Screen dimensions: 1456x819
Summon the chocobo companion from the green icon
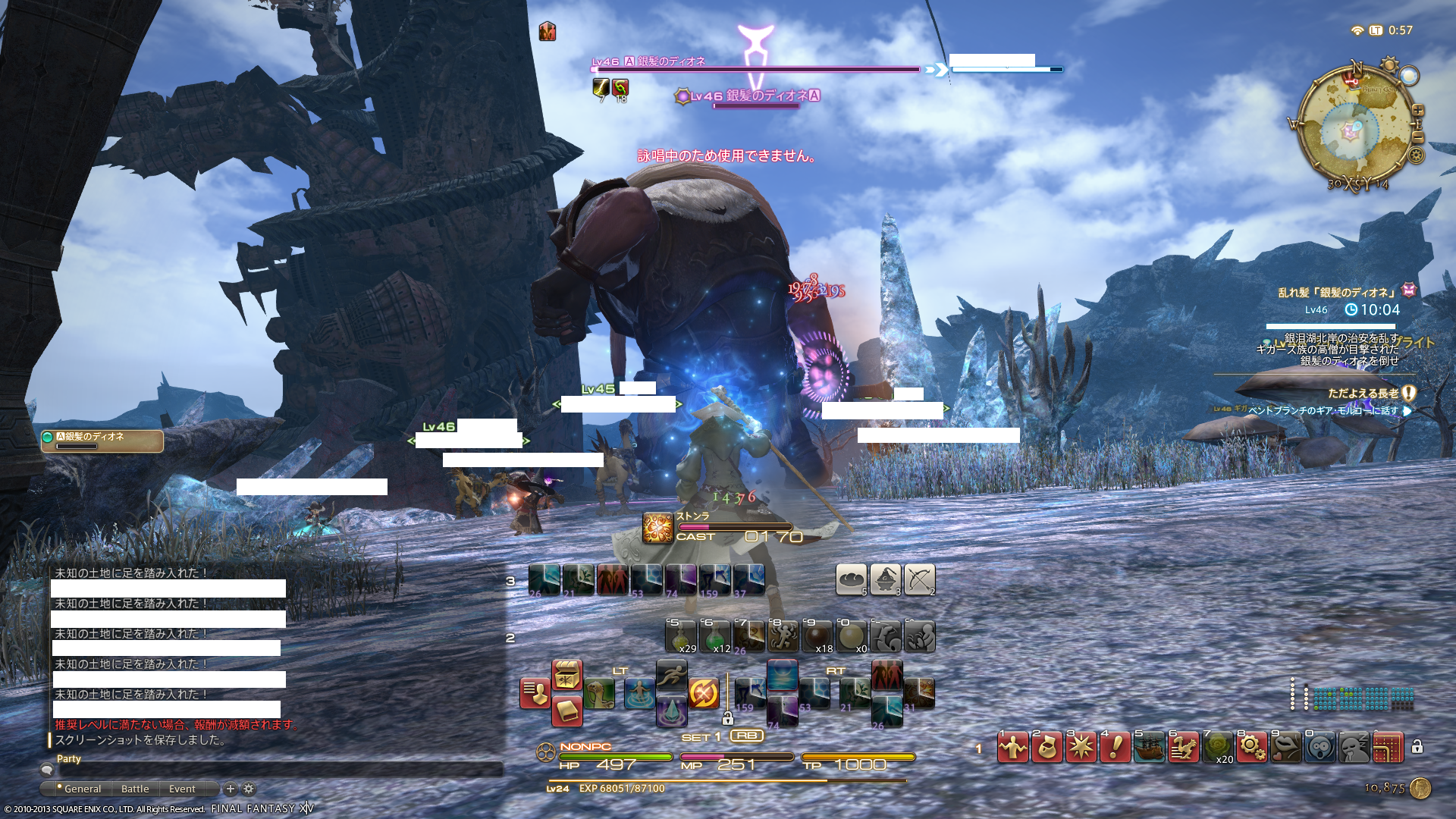click(599, 693)
